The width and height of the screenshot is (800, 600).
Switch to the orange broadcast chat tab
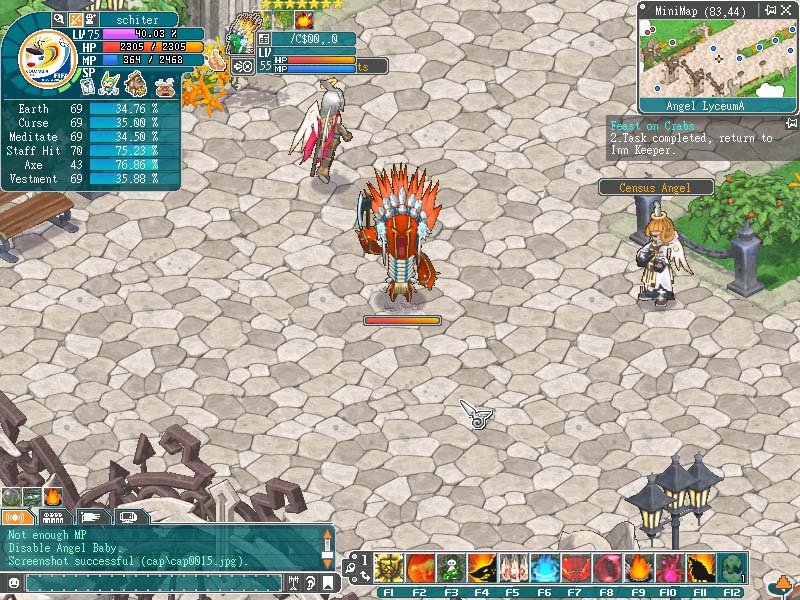pyautogui.click(x=16, y=517)
